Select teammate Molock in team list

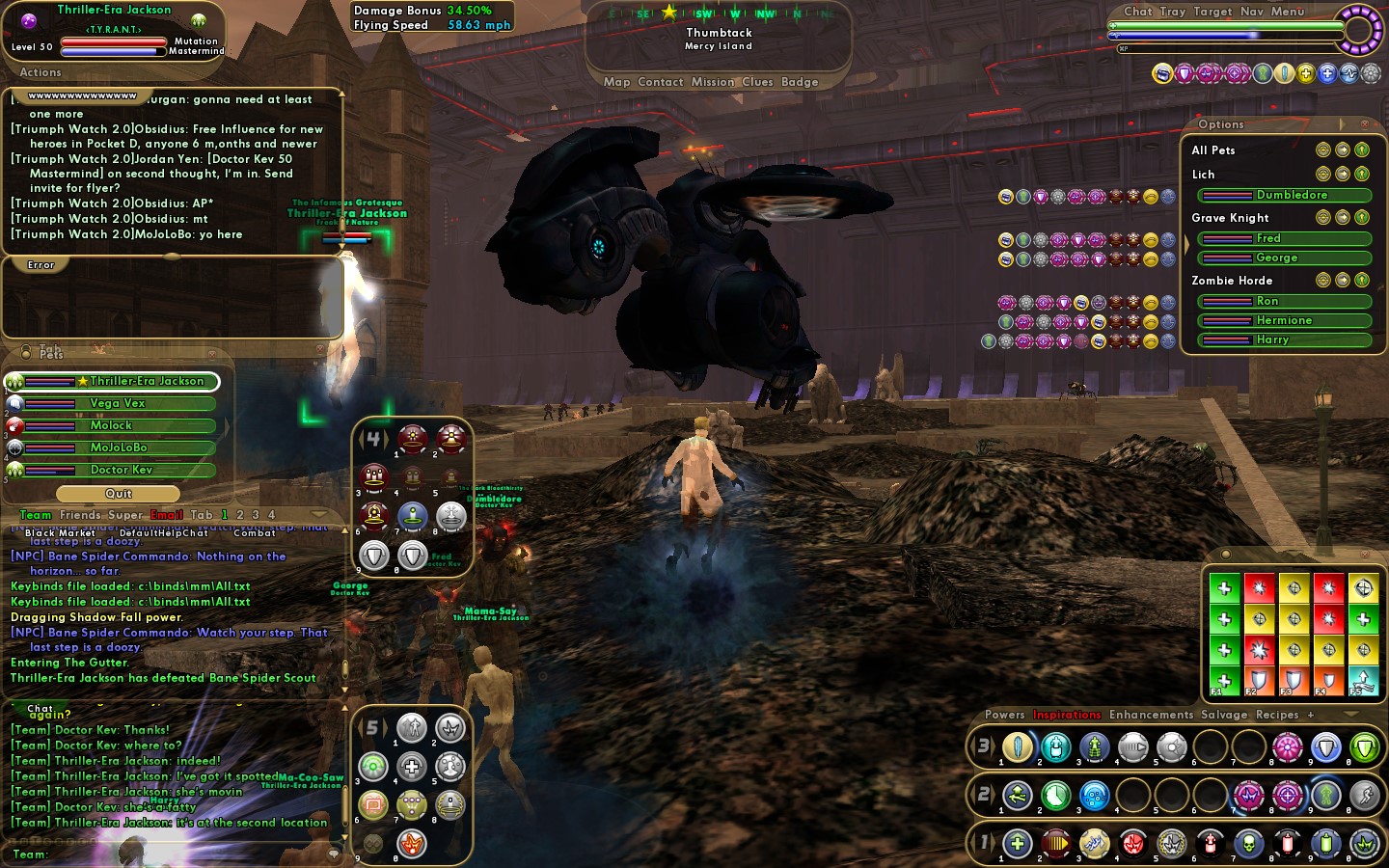[111, 425]
